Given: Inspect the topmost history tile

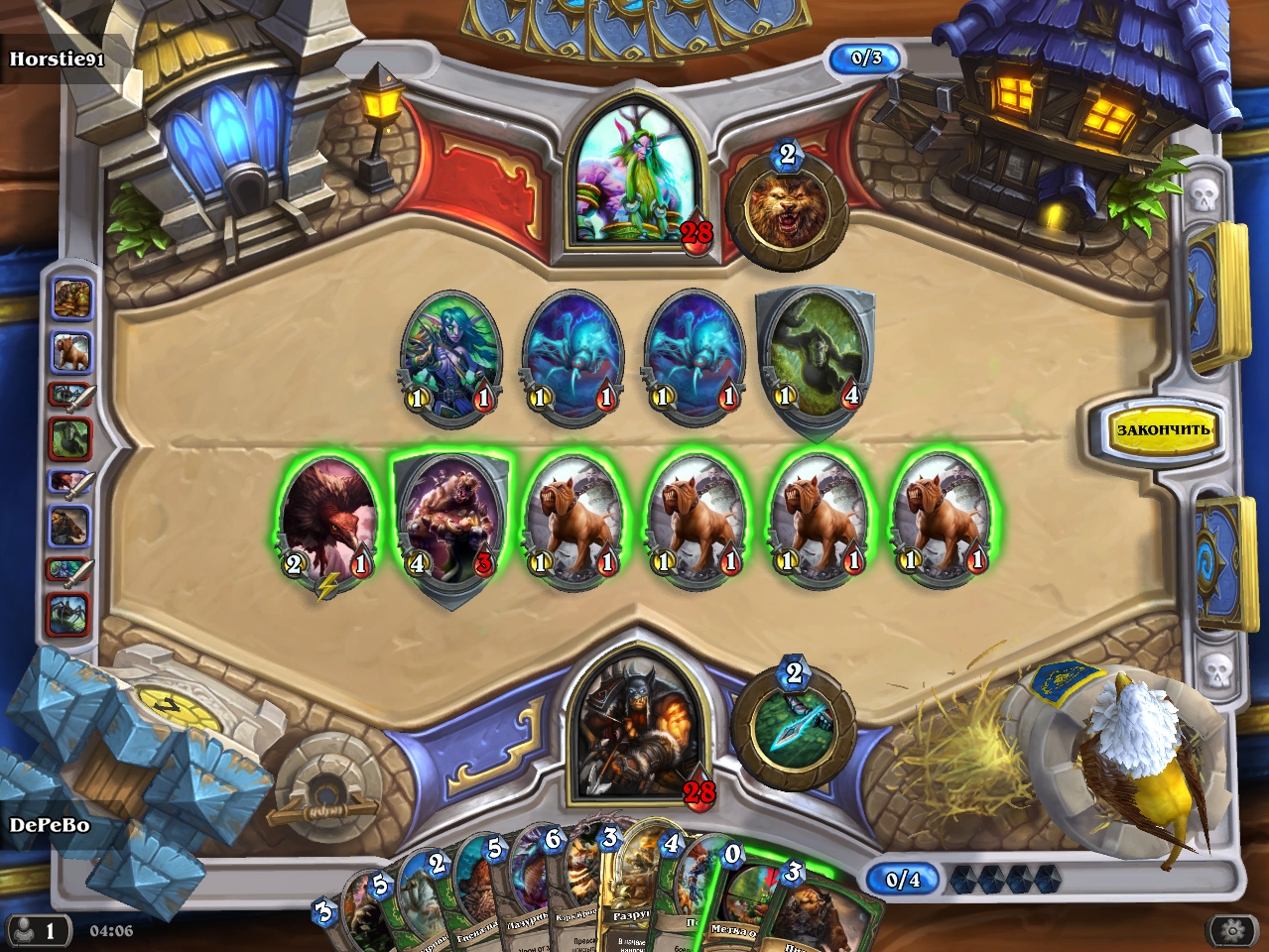Looking at the screenshot, I should (x=71, y=297).
